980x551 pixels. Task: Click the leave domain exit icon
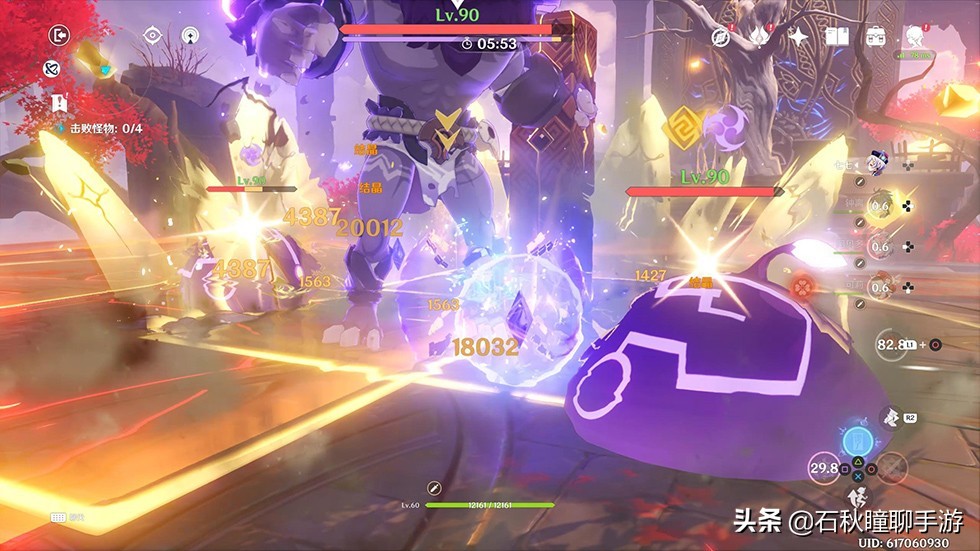pyautogui.click(x=61, y=35)
